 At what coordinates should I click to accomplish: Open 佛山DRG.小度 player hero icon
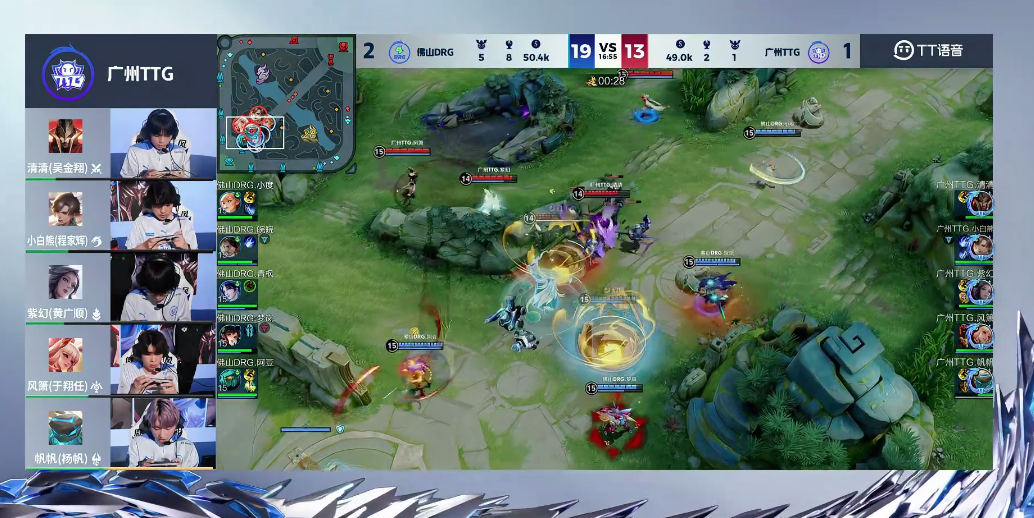[229, 203]
